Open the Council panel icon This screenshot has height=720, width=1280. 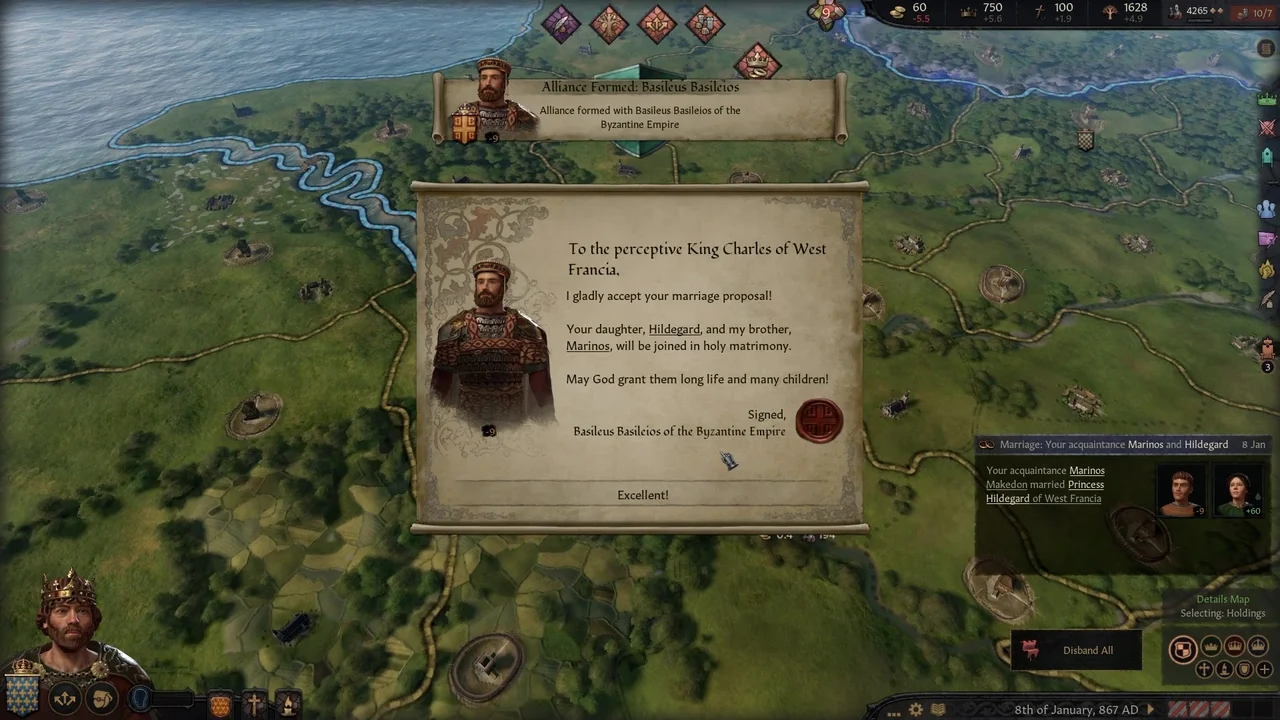(x=1267, y=157)
